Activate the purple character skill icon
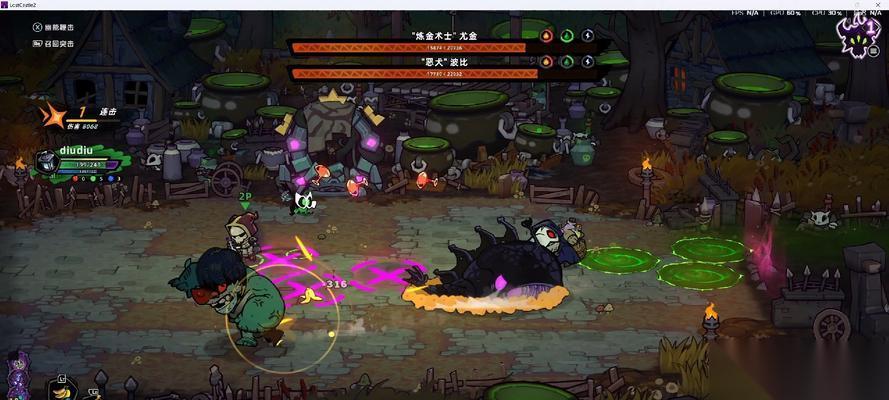 19,375
